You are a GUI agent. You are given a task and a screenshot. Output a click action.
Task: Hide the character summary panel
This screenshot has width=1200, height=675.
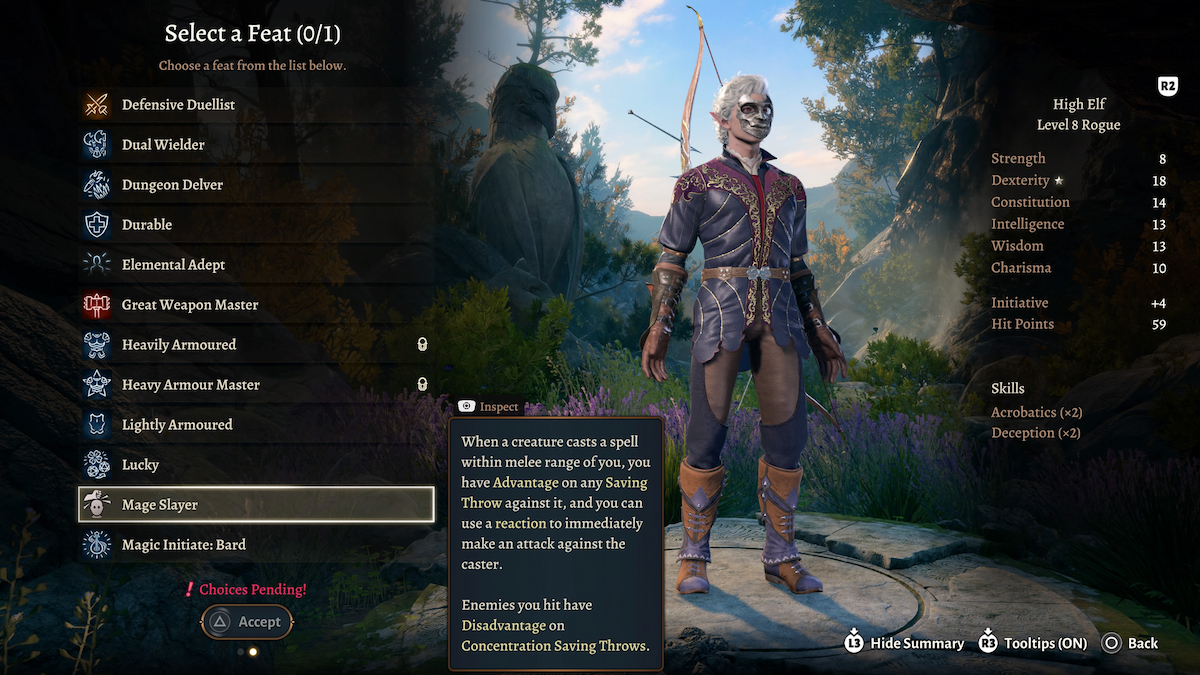pyautogui.click(x=904, y=643)
